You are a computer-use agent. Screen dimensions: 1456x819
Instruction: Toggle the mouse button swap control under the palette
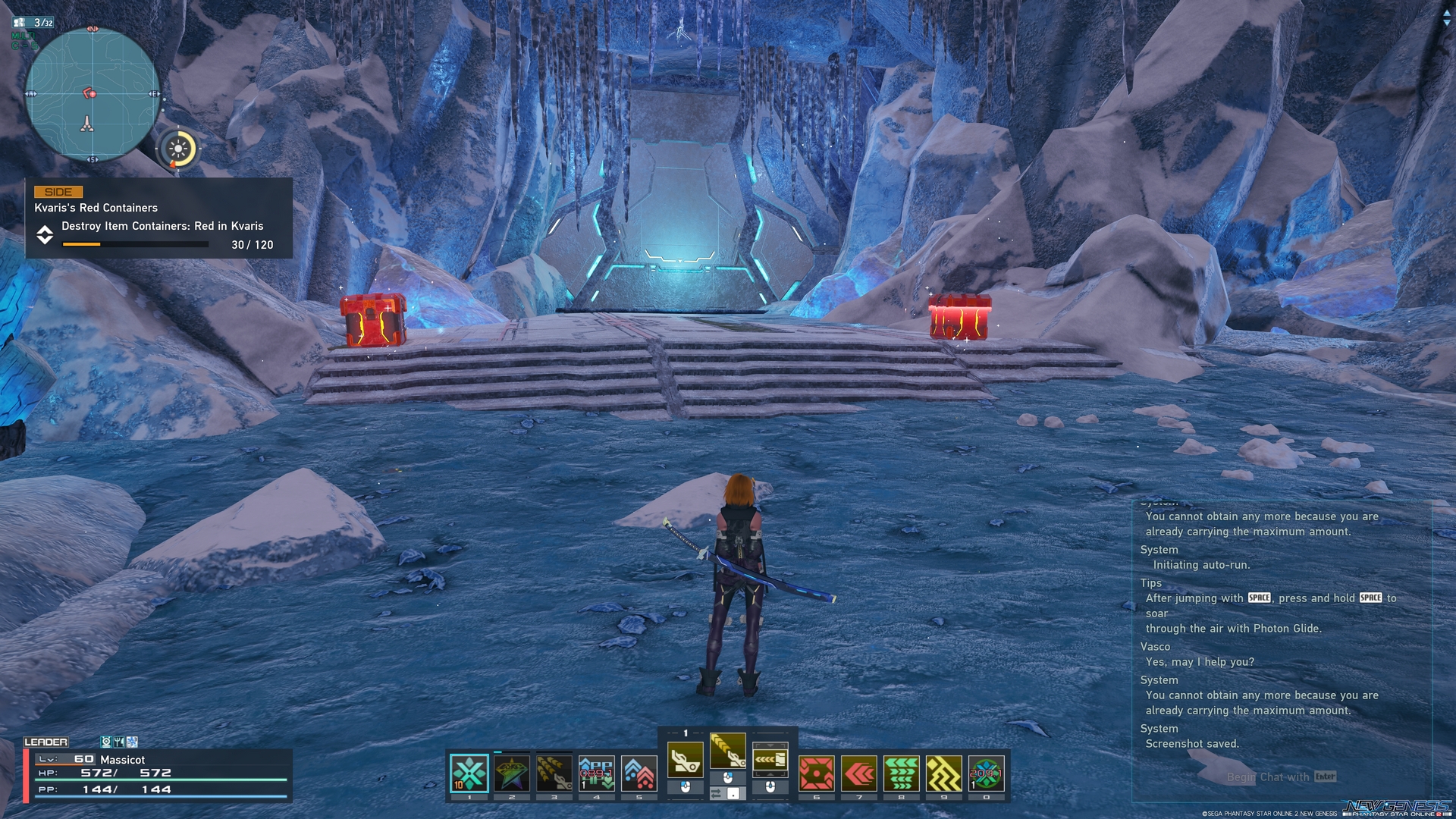(728, 795)
